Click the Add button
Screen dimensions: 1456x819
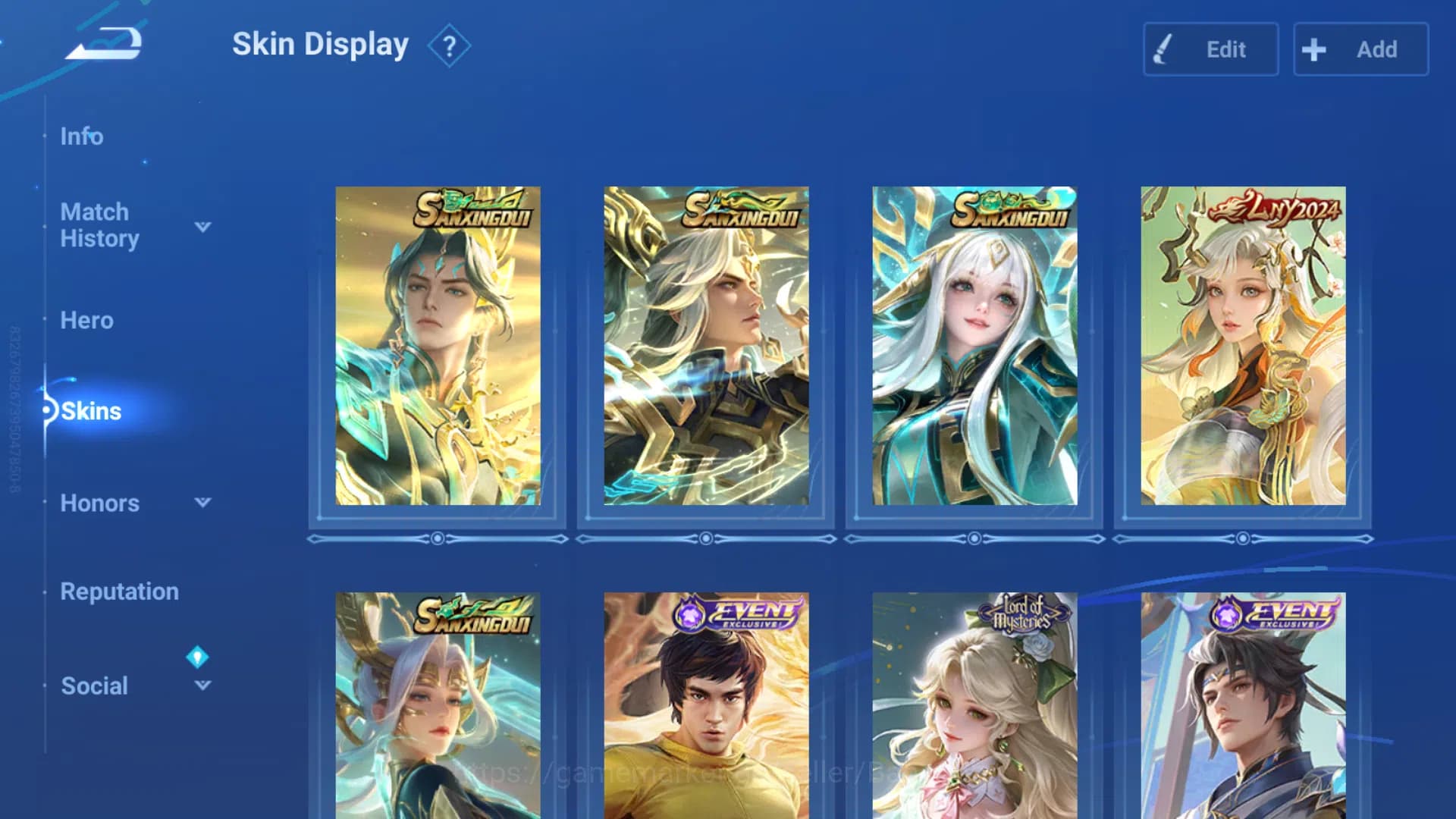tap(1361, 49)
